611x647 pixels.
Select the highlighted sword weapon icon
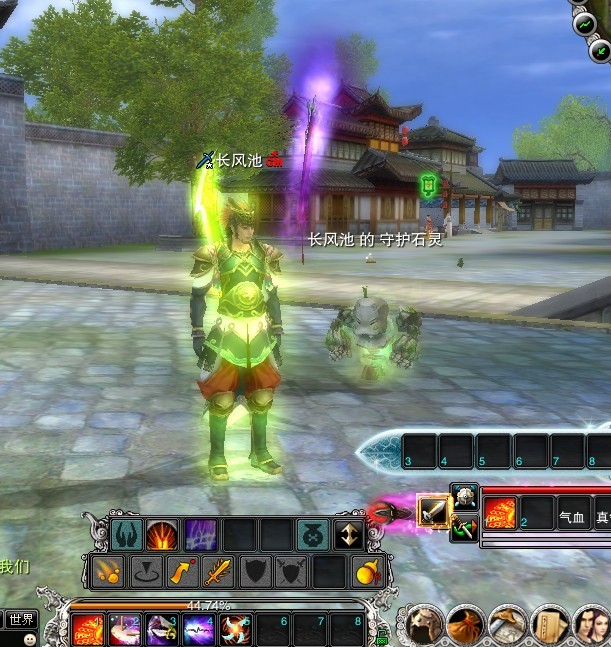(x=434, y=511)
